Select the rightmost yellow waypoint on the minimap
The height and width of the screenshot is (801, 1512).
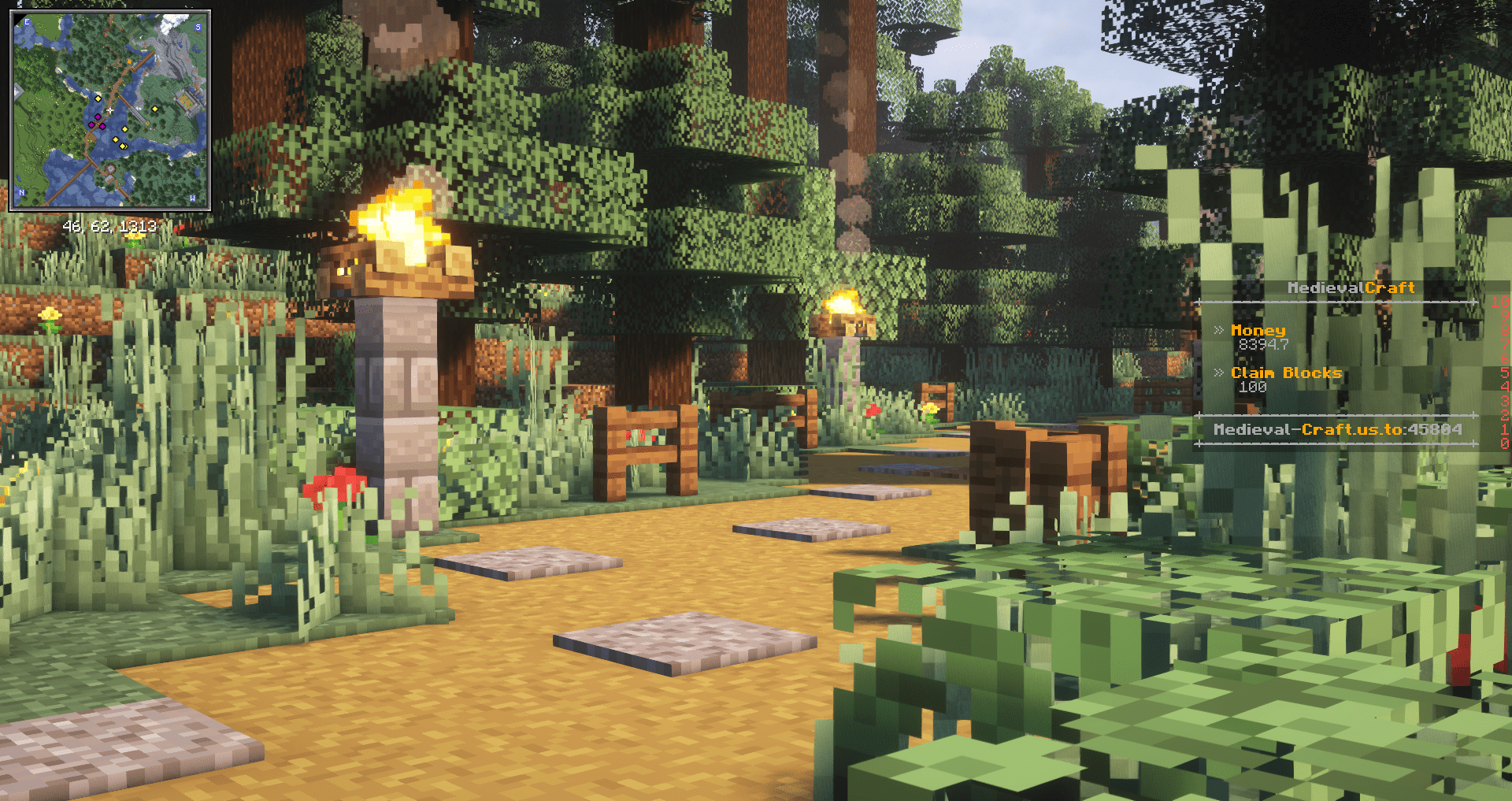155,109
